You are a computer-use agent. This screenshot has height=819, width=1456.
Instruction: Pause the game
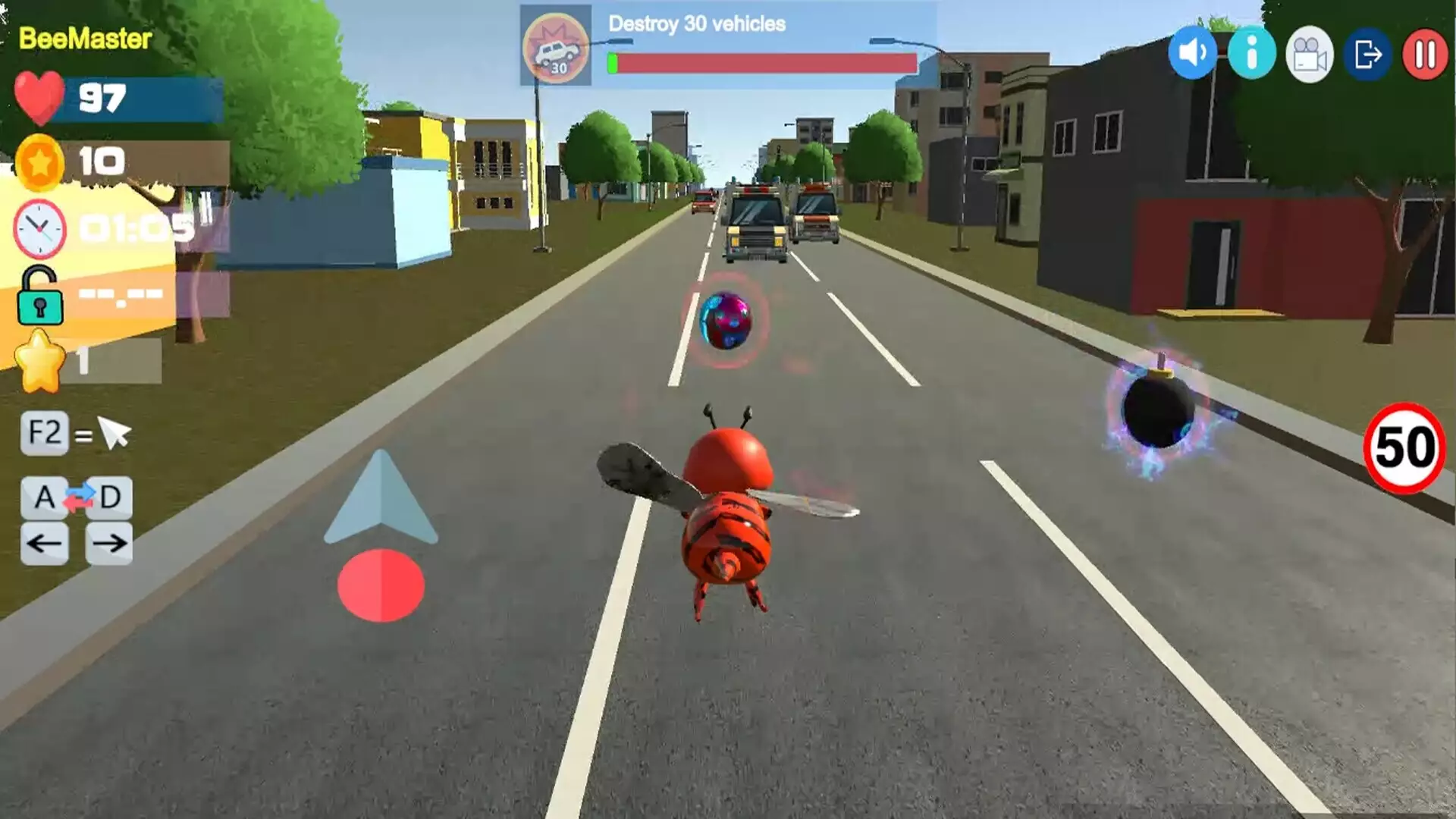point(1425,54)
